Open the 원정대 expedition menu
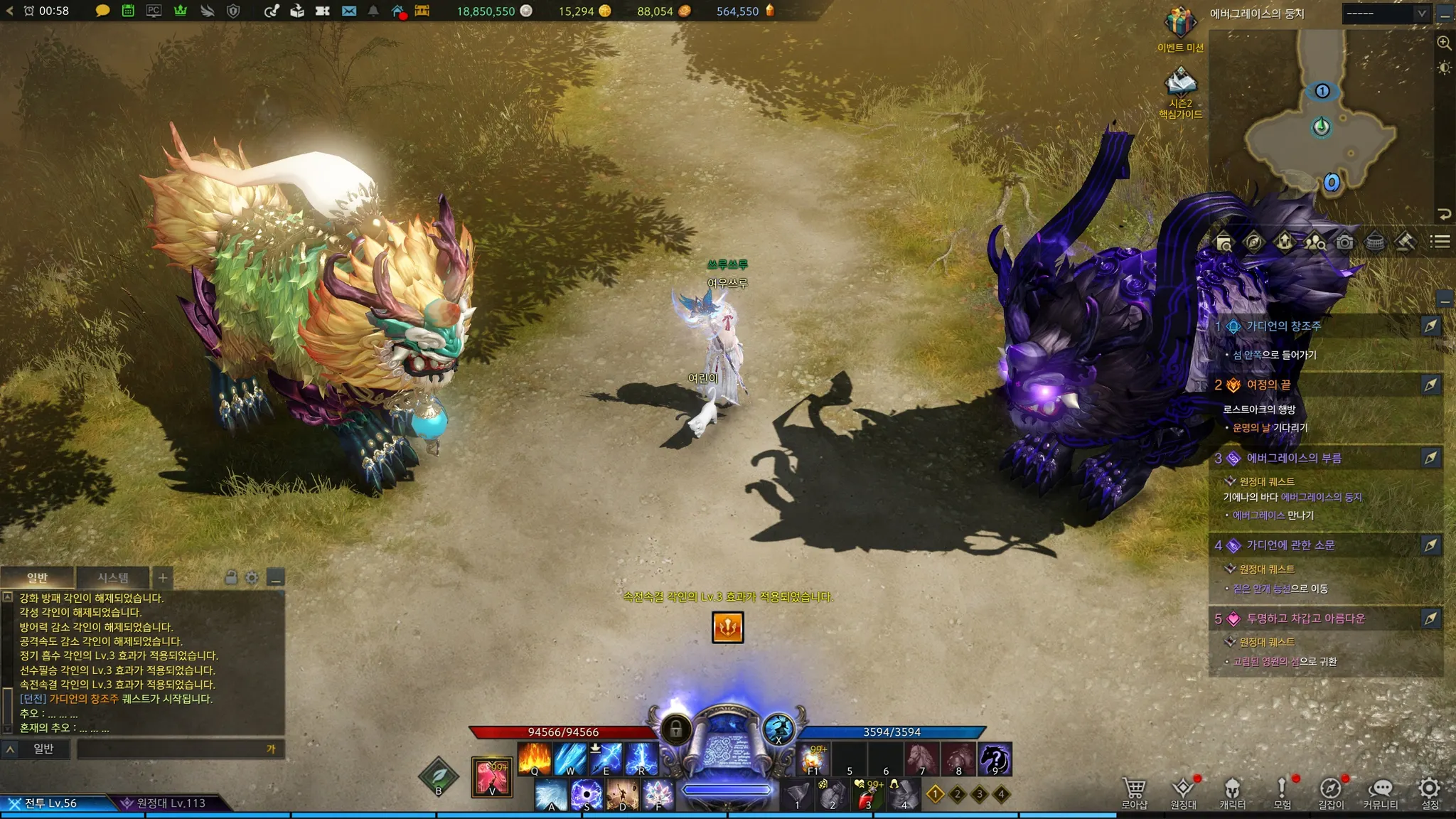Image resolution: width=1456 pixels, height=819 pixels. click(1183, 793)
